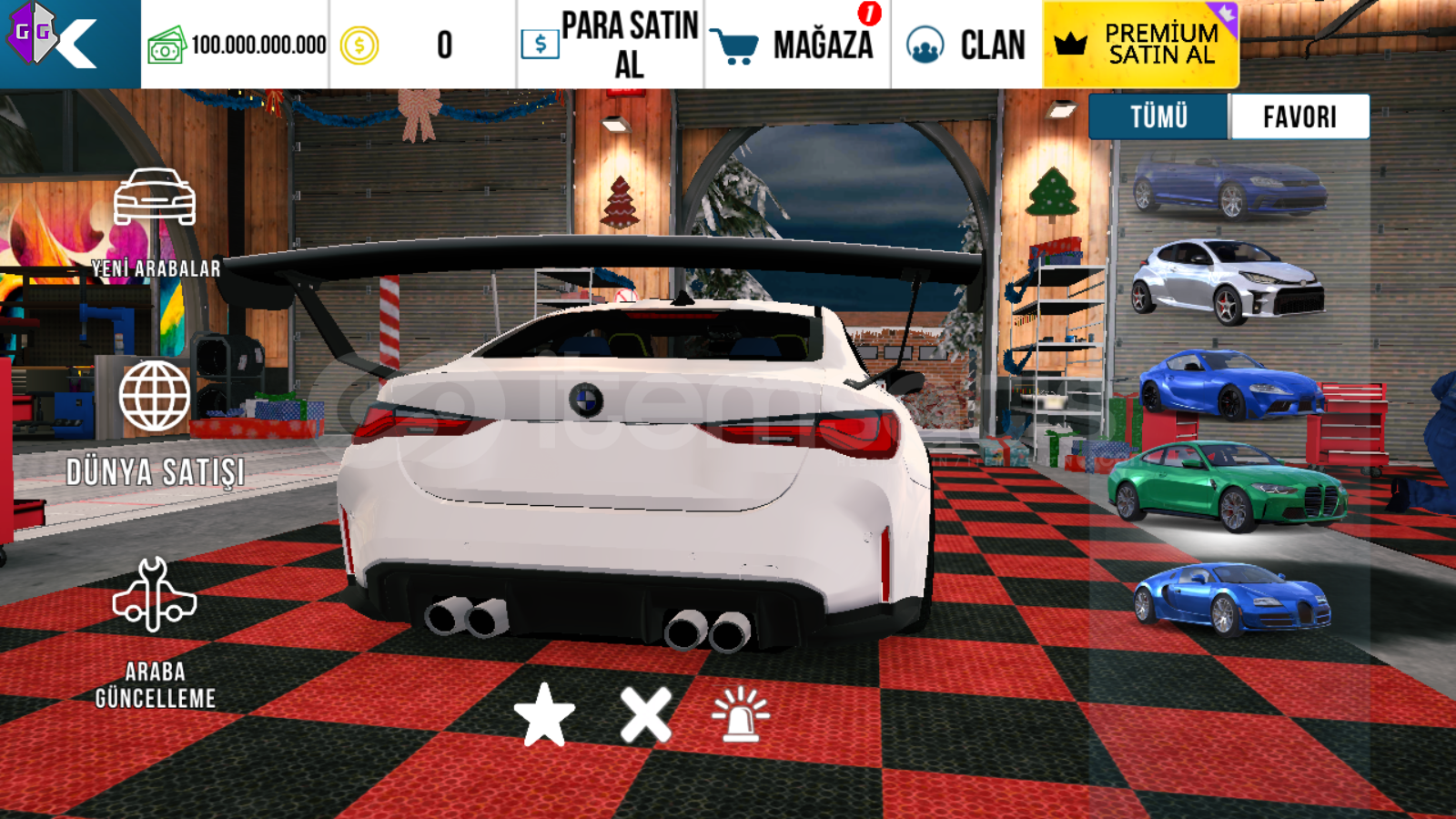Screen dimensions: 1456x819
Task: Switch to the Favori tab
Action: pyautogui.click(x=1299, y=116)
